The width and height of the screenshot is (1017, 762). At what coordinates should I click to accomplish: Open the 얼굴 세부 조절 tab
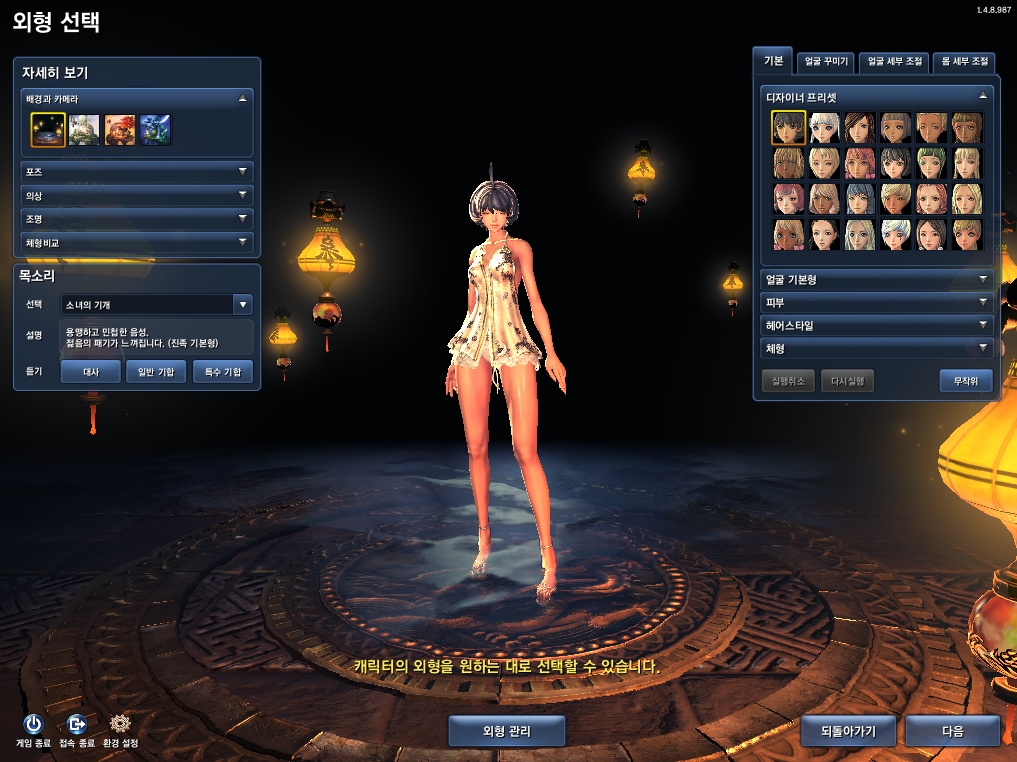coord(894,62)
